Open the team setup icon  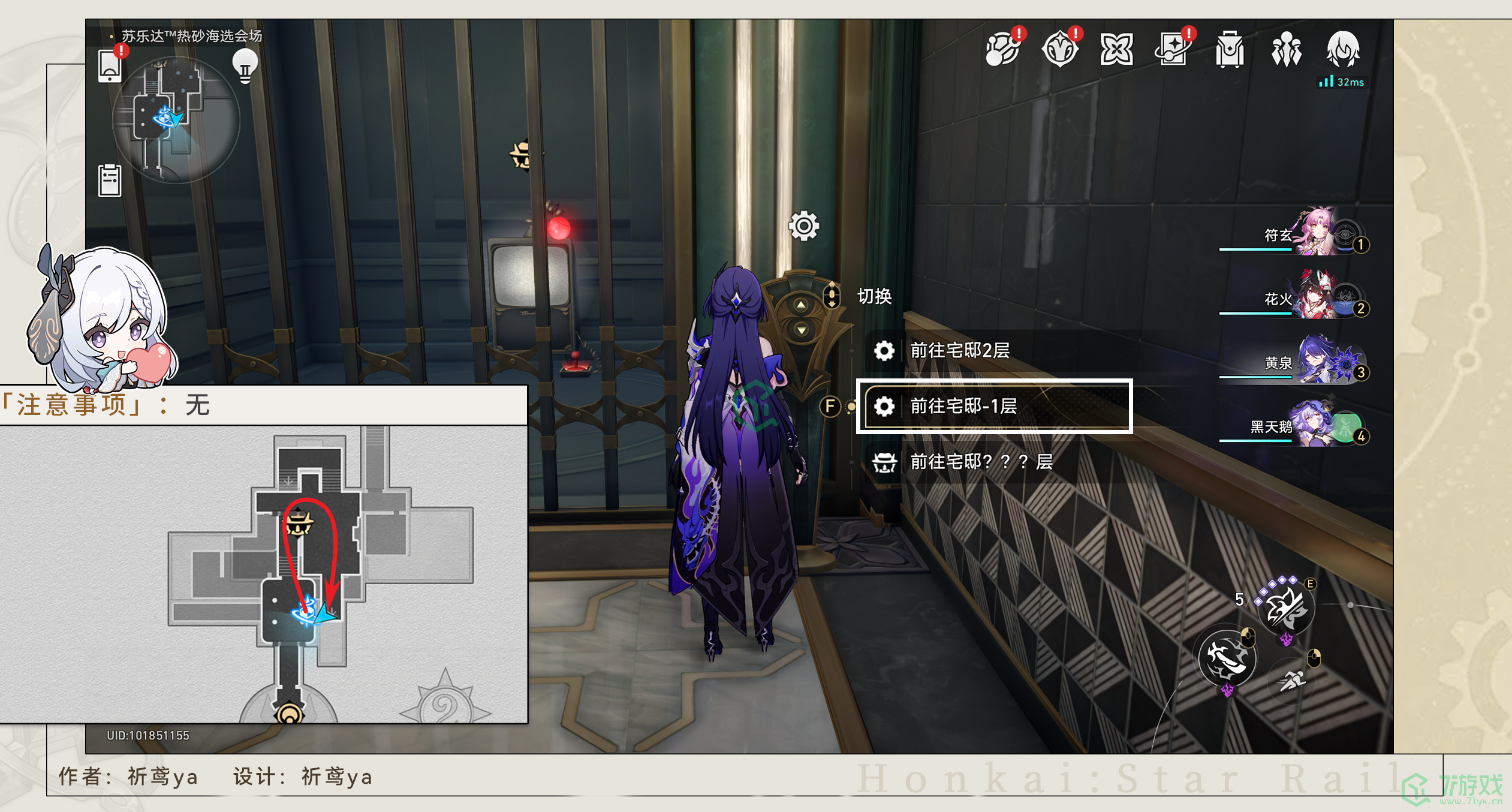pyautogui.click(x=1286, y=49)
